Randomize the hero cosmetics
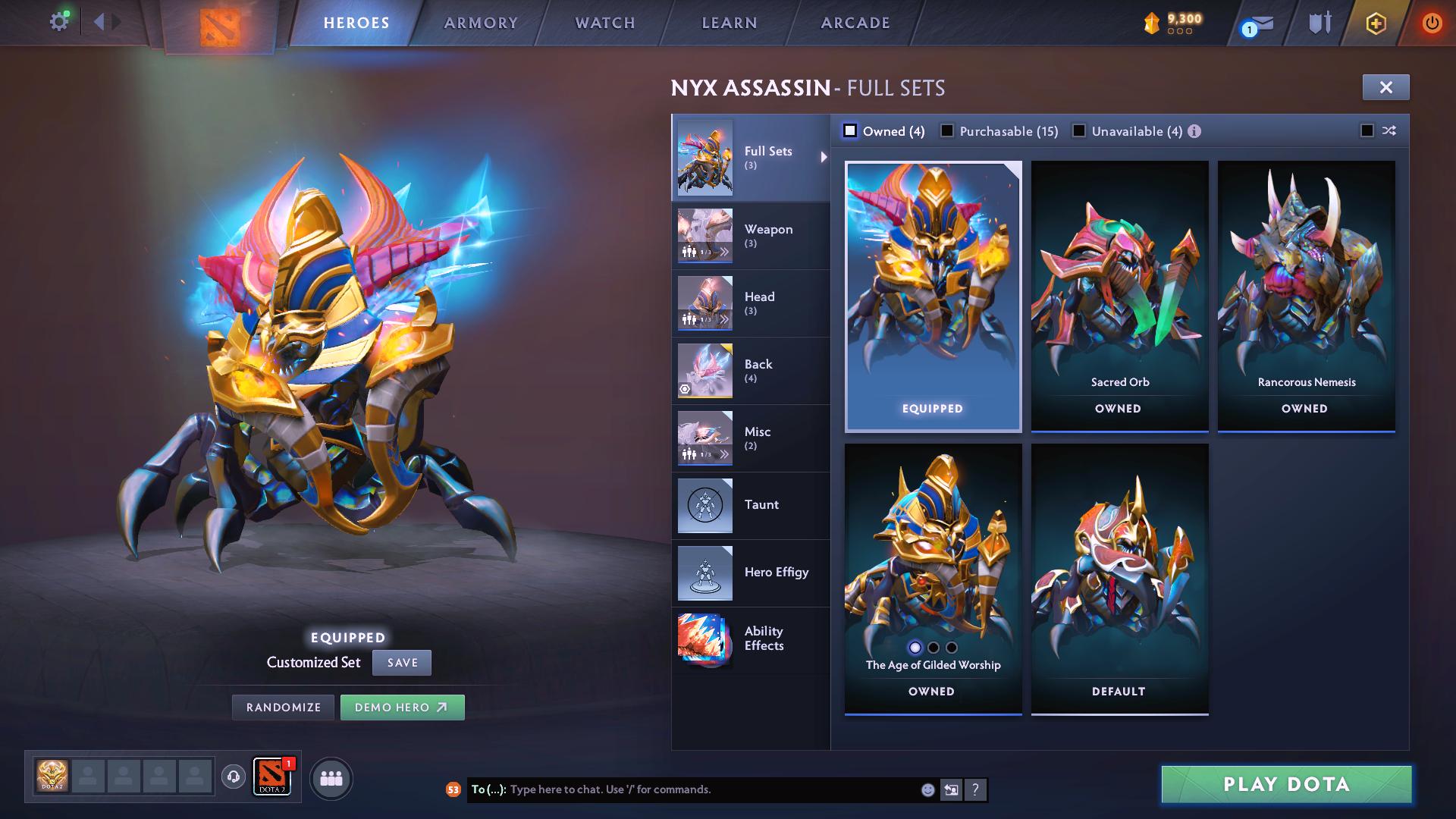Image resolution: width=1456 pixels, height=819 pixels. [284, 708]
